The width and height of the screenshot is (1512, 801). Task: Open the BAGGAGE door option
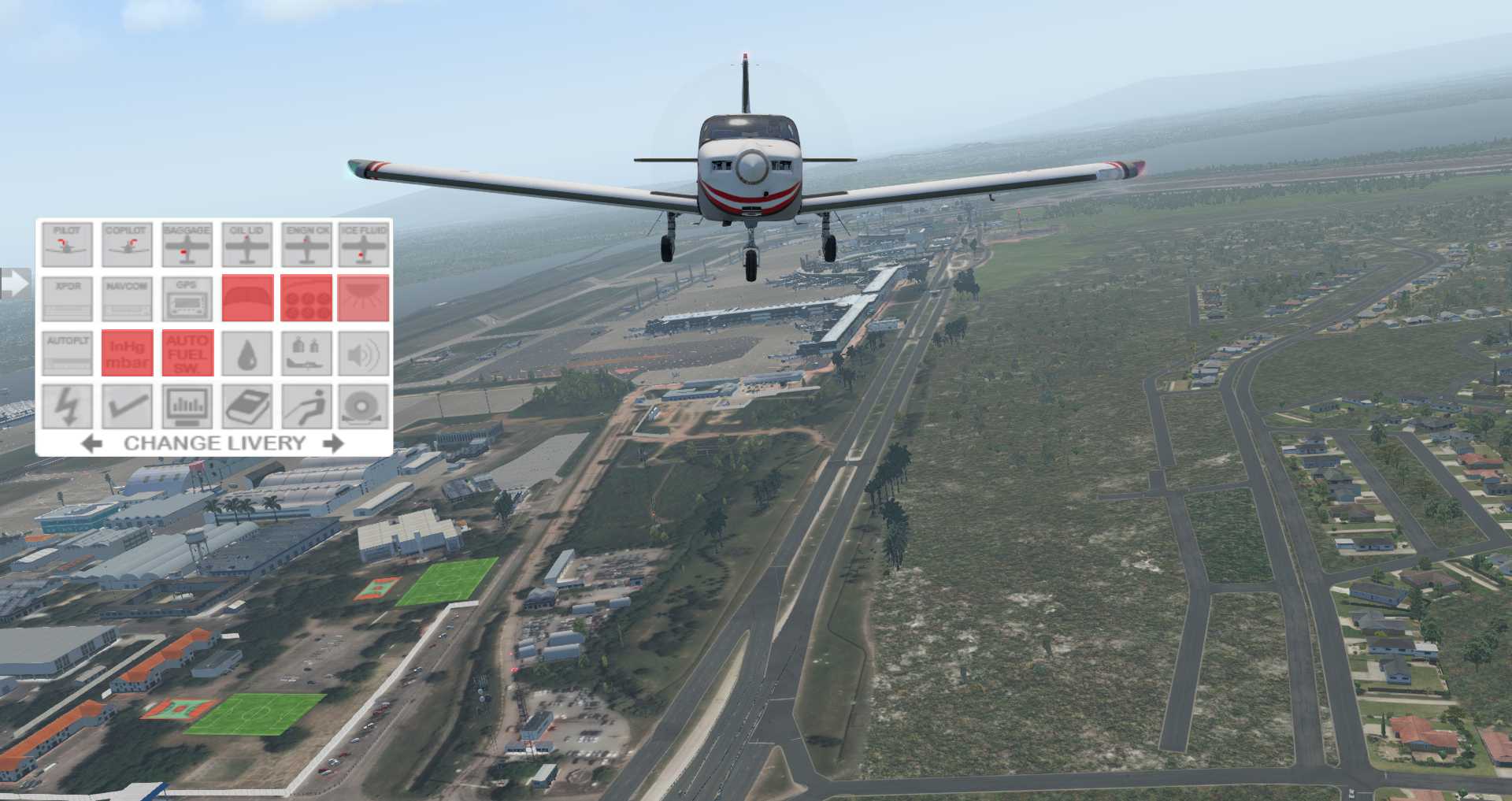187,244
